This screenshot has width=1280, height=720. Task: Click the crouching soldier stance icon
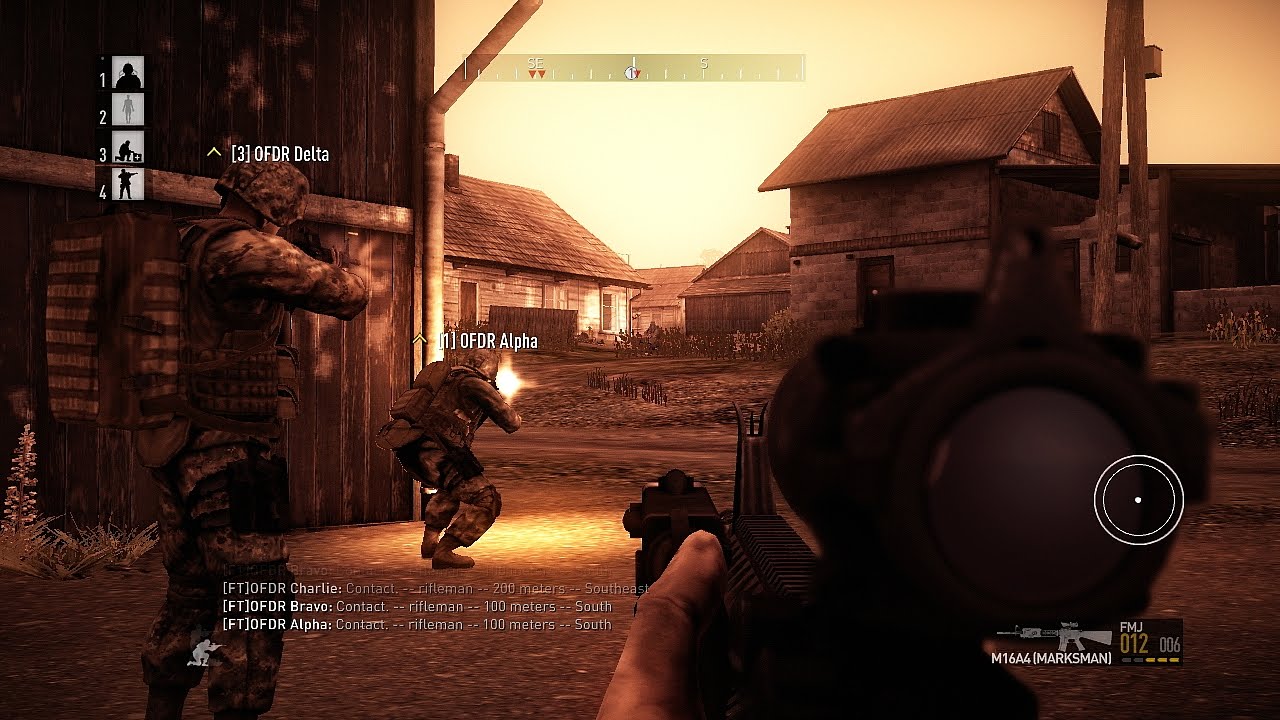click(206, 653)
